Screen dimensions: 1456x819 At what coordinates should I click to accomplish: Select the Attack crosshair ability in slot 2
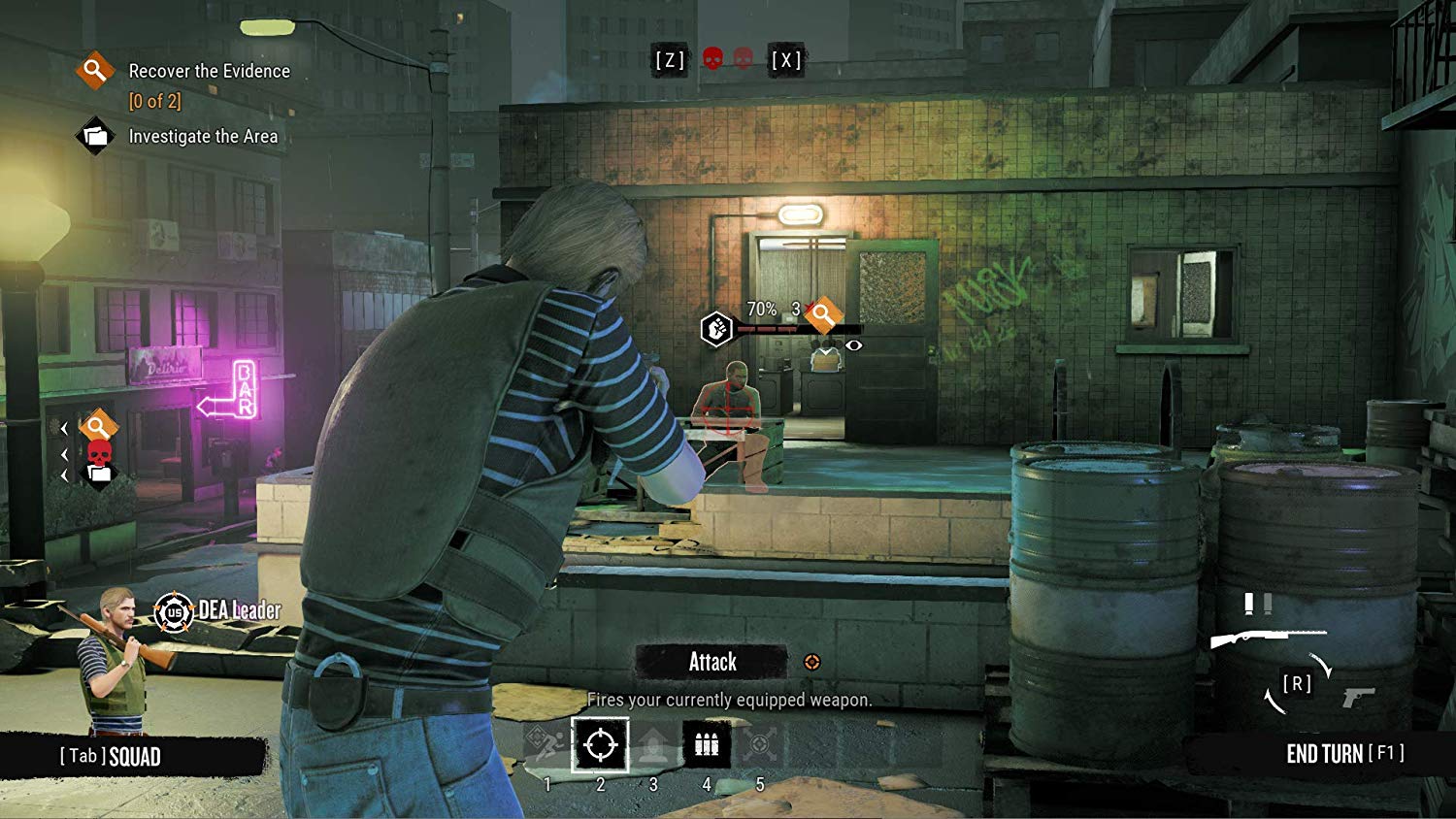(x=548, y=743)
